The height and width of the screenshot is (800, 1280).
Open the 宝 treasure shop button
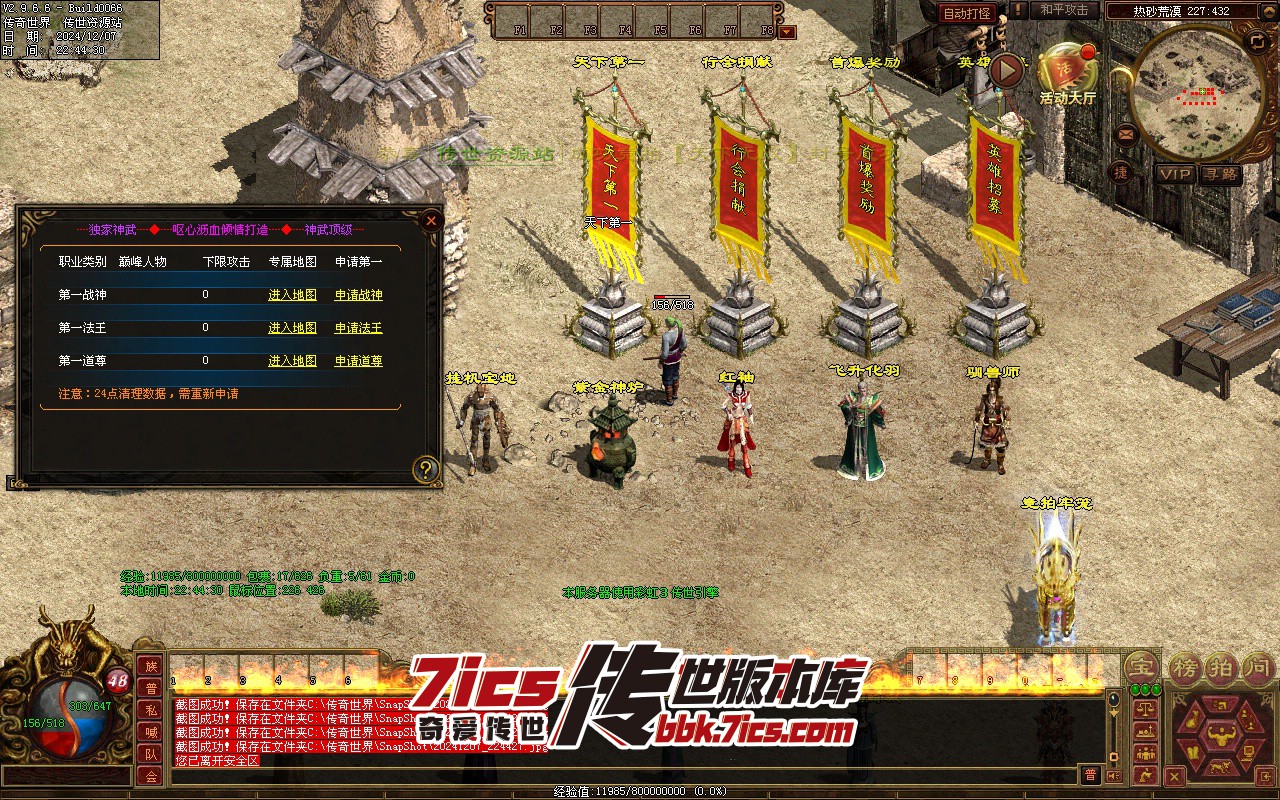coord(1140,667)
